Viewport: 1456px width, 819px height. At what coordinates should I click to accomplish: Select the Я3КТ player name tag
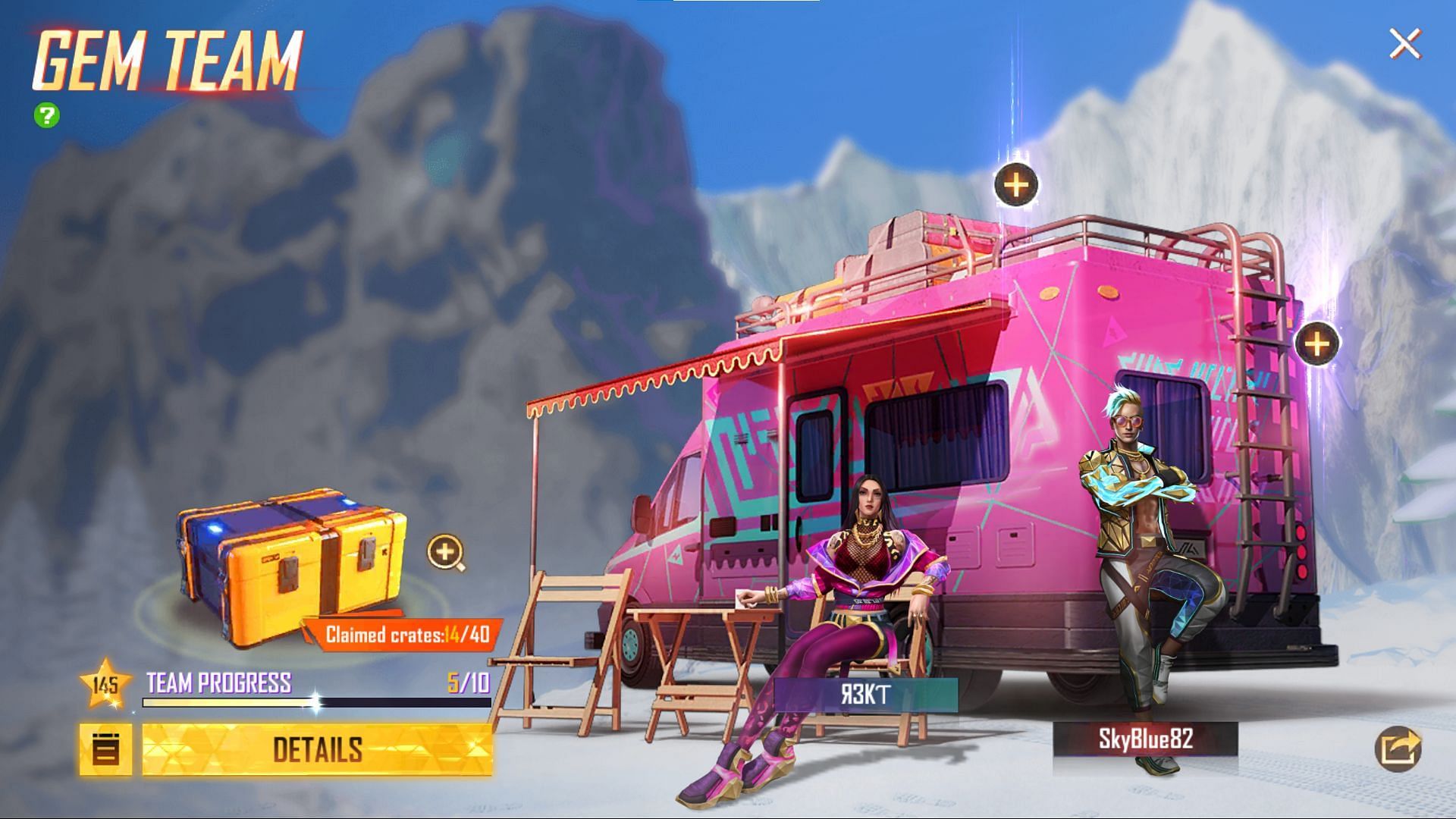click(865, 695)
